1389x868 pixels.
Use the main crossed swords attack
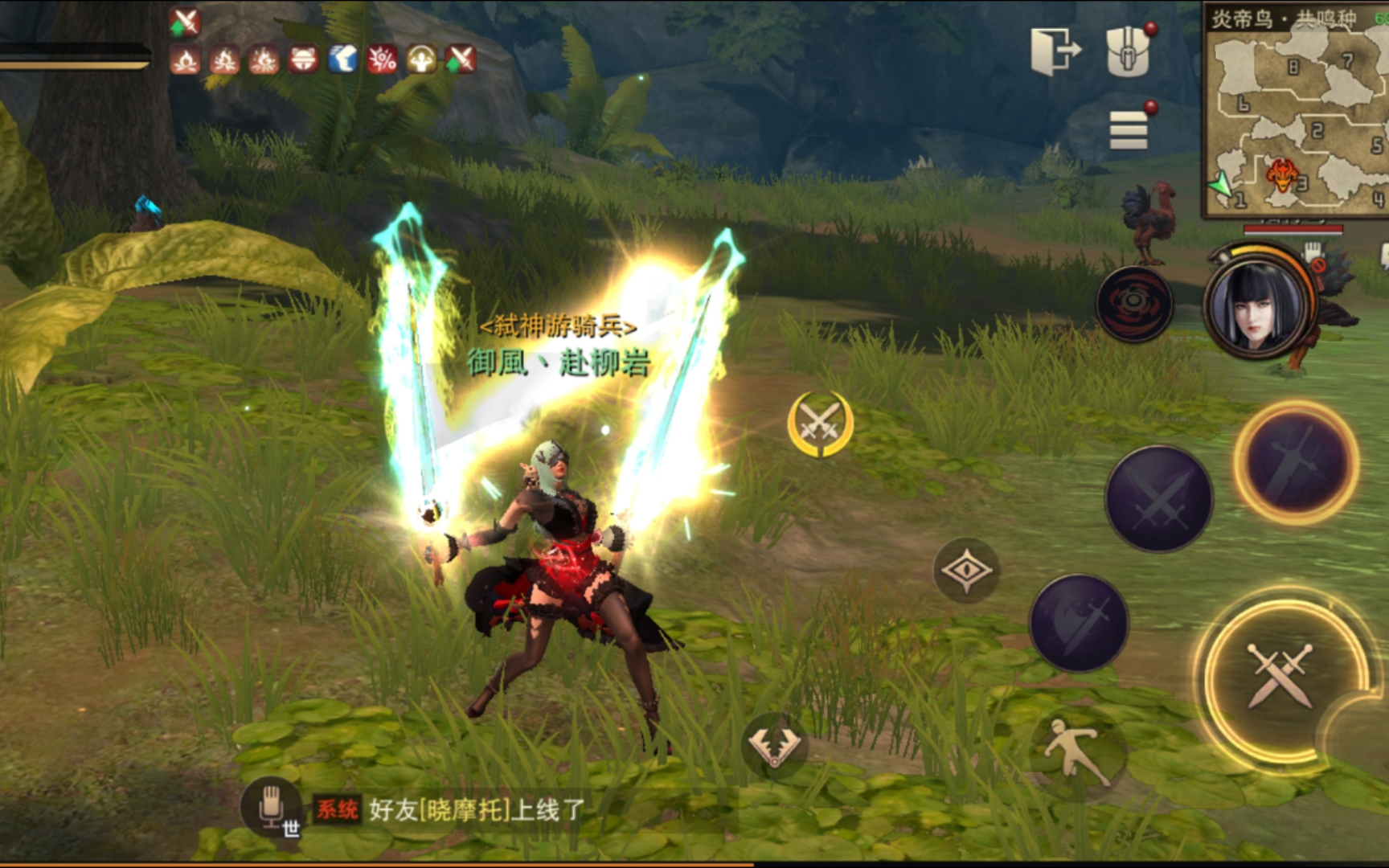(1280, 675)
